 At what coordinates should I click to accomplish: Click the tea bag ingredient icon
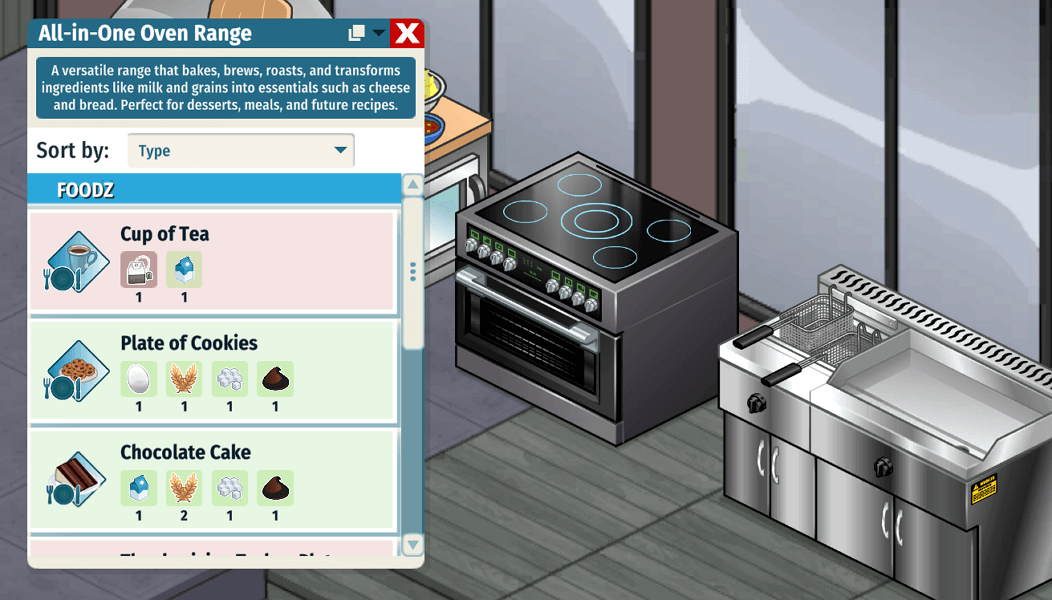[x=138, y=269]
